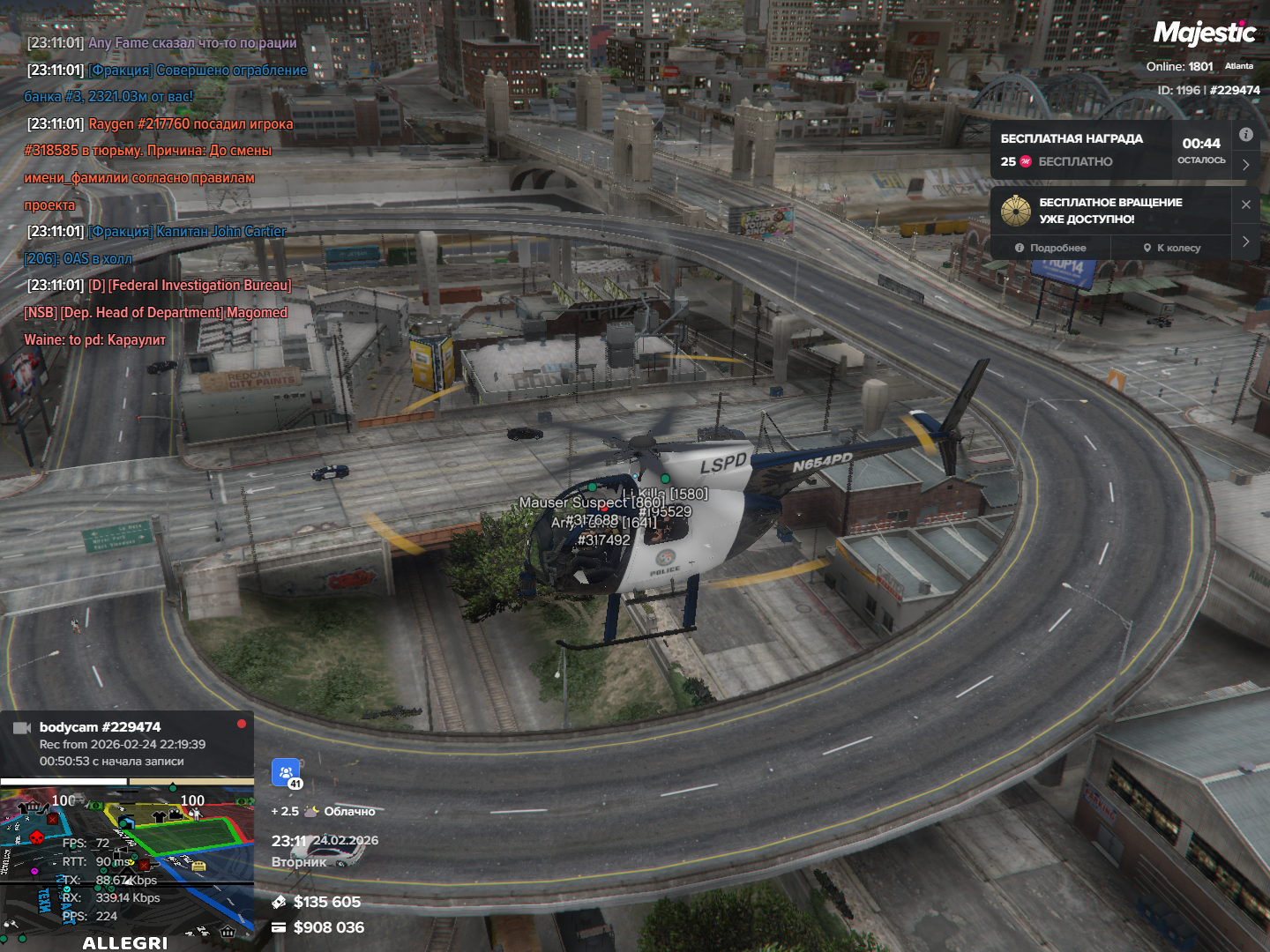The width and height of the screenshot is (1270, 952).
Task: Select the red skull marker on minimap
Action: pos(37,837)
